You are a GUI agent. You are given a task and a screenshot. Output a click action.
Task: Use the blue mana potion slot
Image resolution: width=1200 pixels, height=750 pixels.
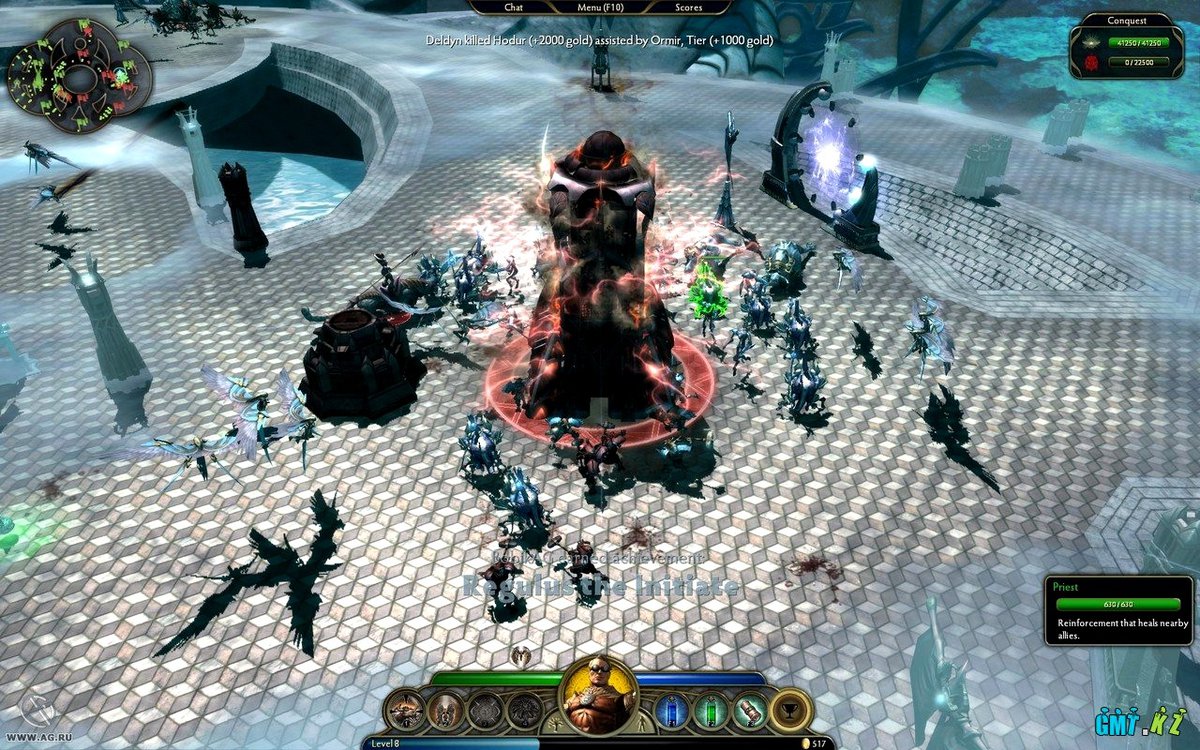click(x=673, y=710)
